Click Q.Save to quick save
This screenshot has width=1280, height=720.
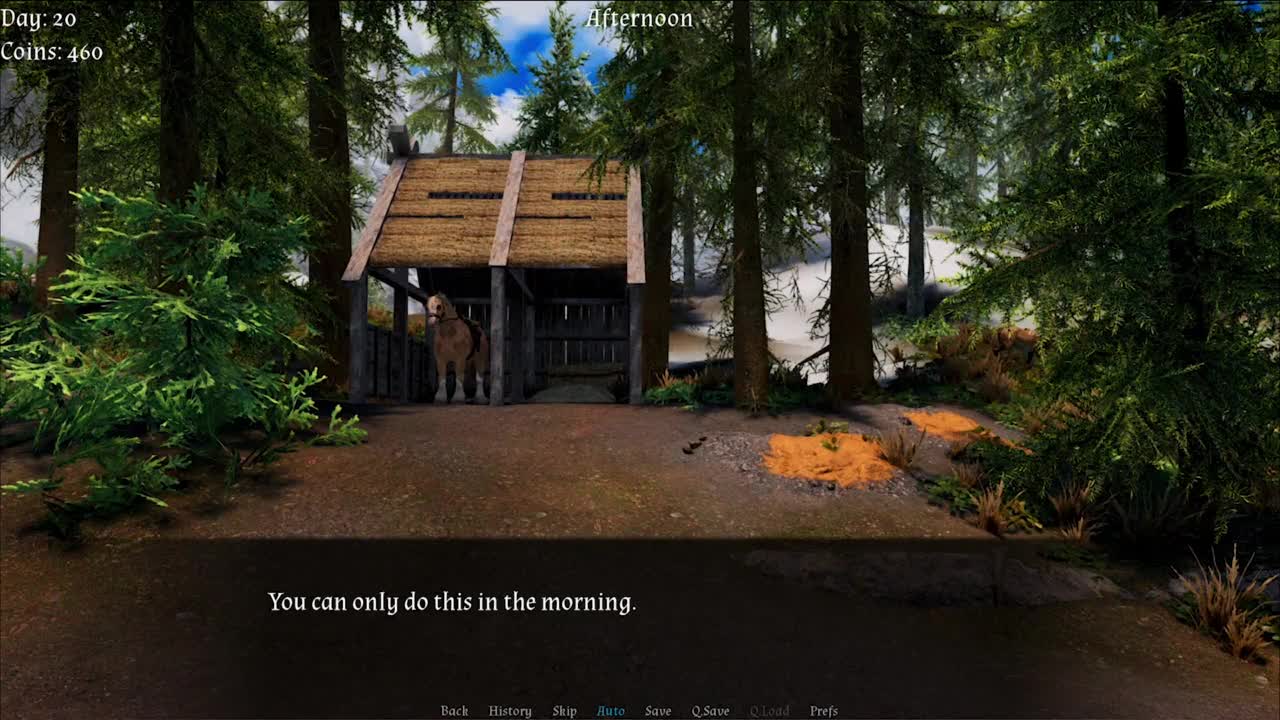[x=710, y=711]
